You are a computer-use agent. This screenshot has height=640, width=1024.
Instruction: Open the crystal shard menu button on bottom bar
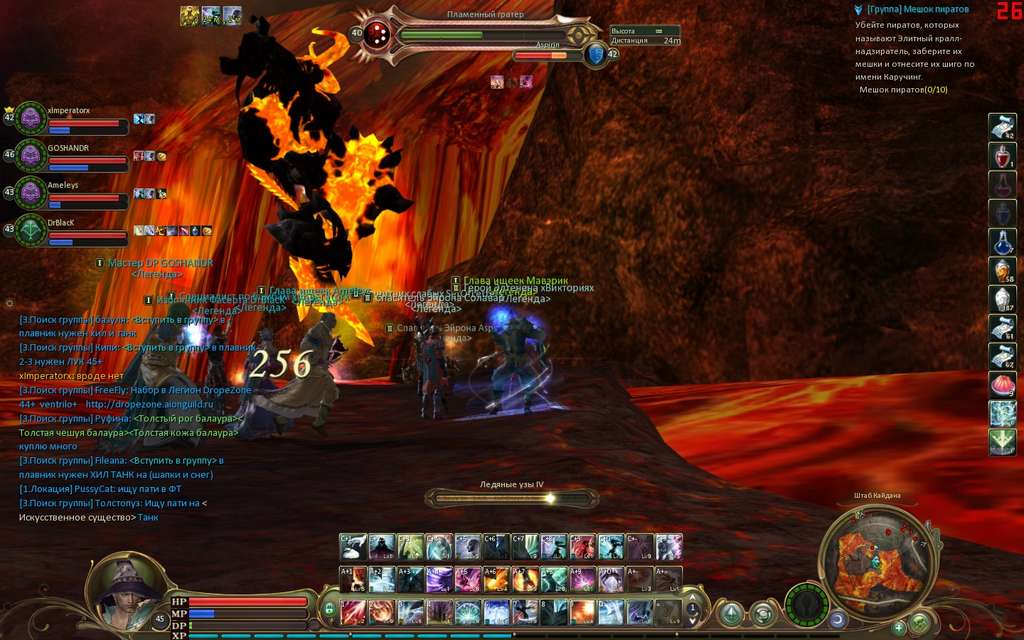[x=732, y=612]
